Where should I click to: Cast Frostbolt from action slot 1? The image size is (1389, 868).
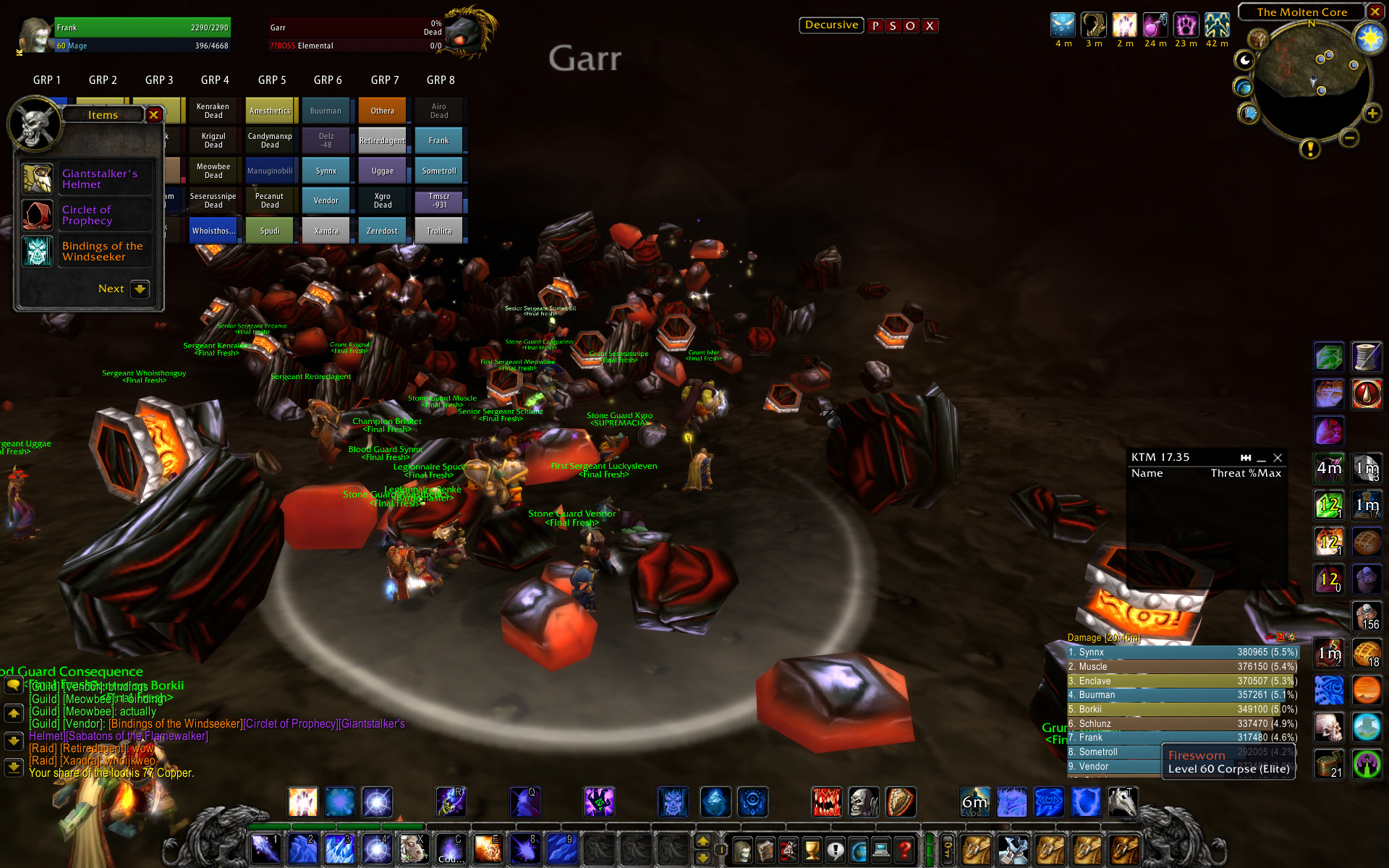tap(266, 849)
